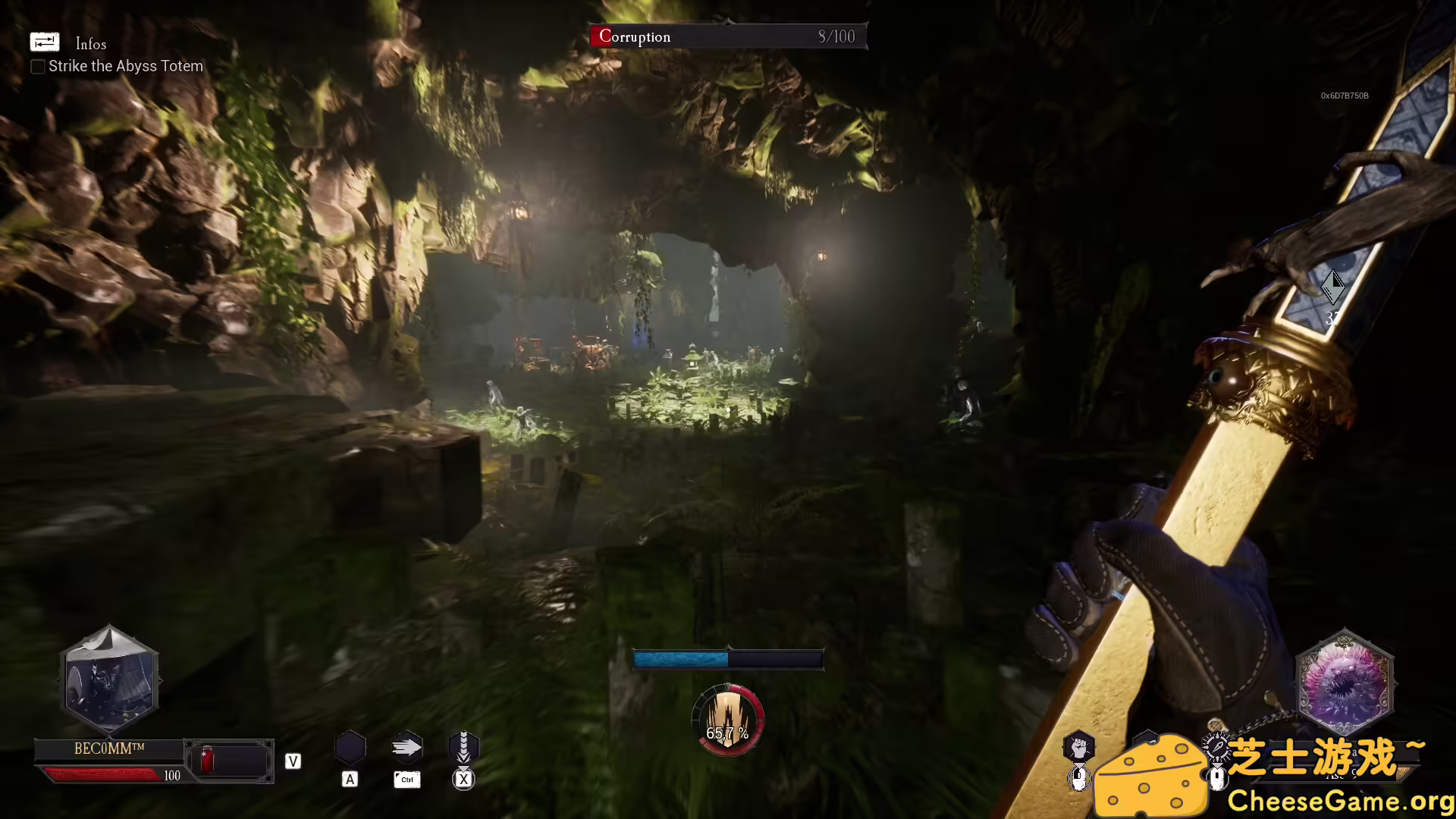1456x819 pixels.
Task: Open the Ctrl keybind prompt
Action: click(x=406, y=779)
